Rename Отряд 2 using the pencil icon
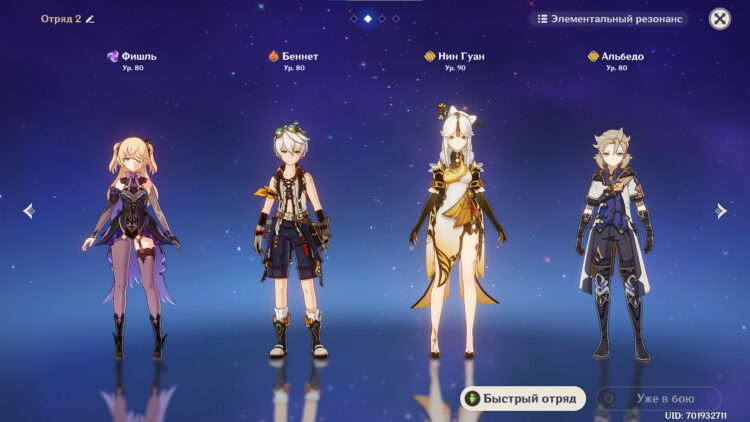This screenshot has width=750, height=422. pos(90,18)
